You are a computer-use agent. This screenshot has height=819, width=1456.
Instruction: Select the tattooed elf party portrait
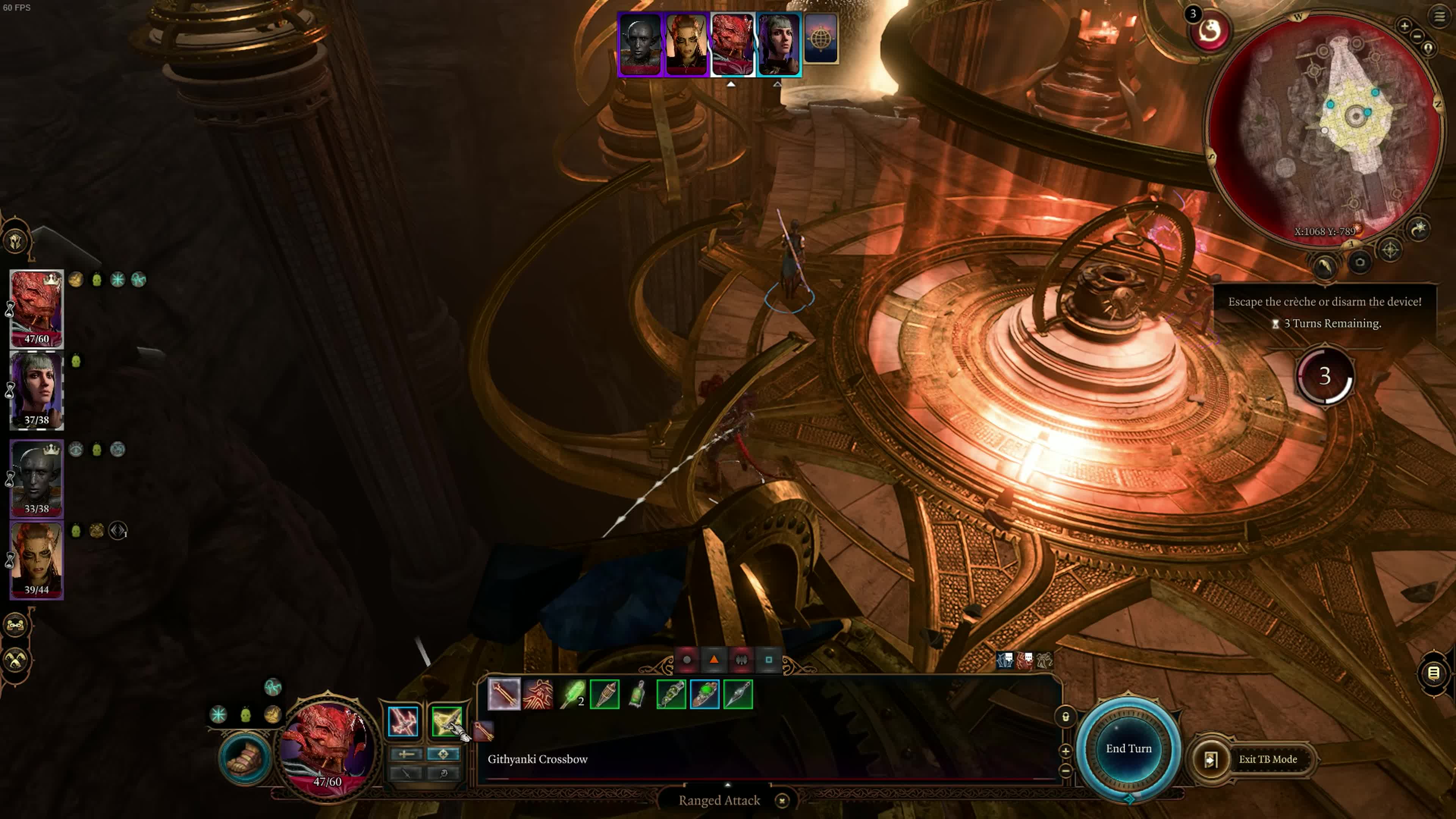[37, 560]
